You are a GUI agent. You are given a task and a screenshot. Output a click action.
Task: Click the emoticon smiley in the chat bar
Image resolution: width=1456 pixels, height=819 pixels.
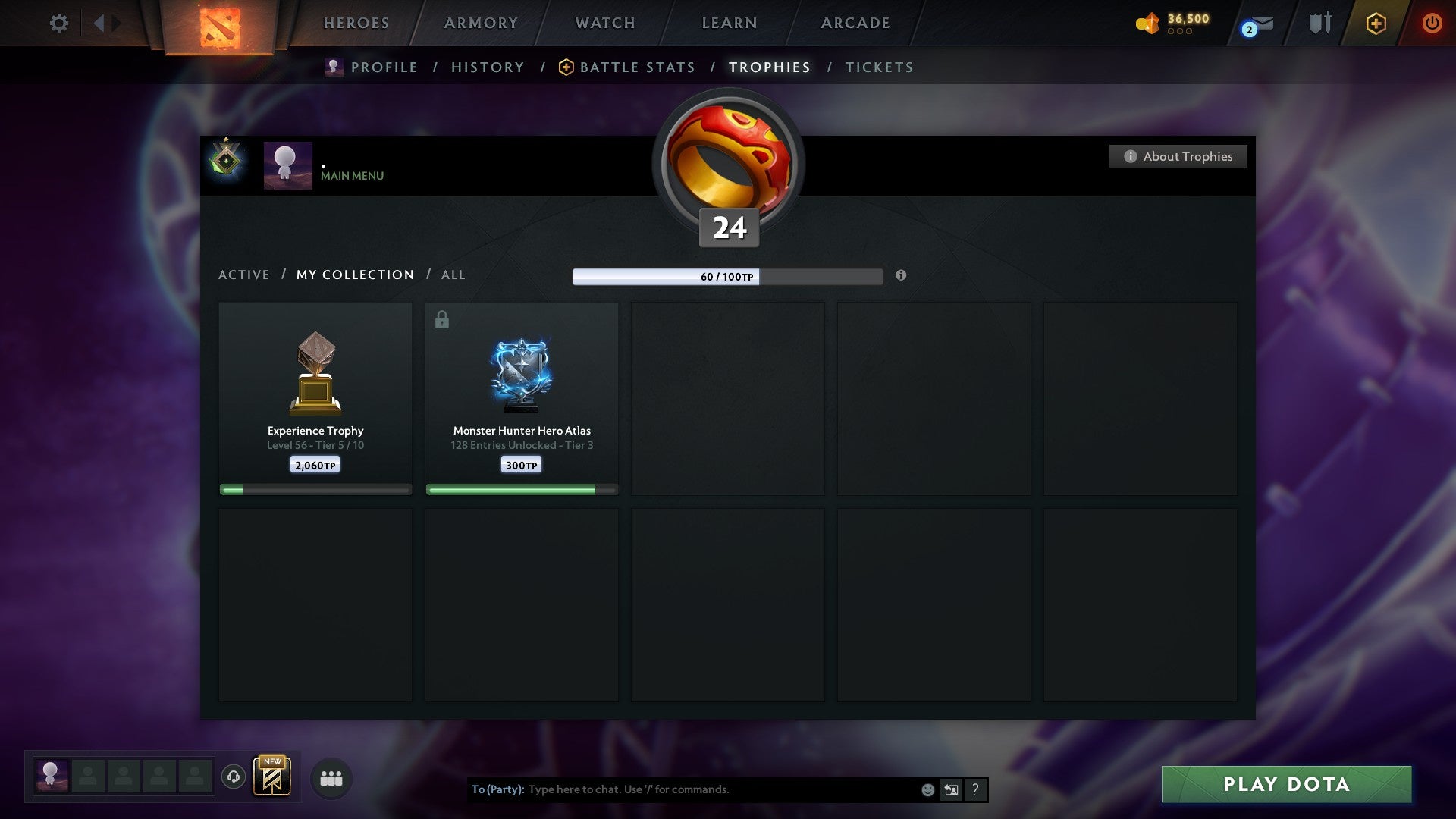(927, 789)
